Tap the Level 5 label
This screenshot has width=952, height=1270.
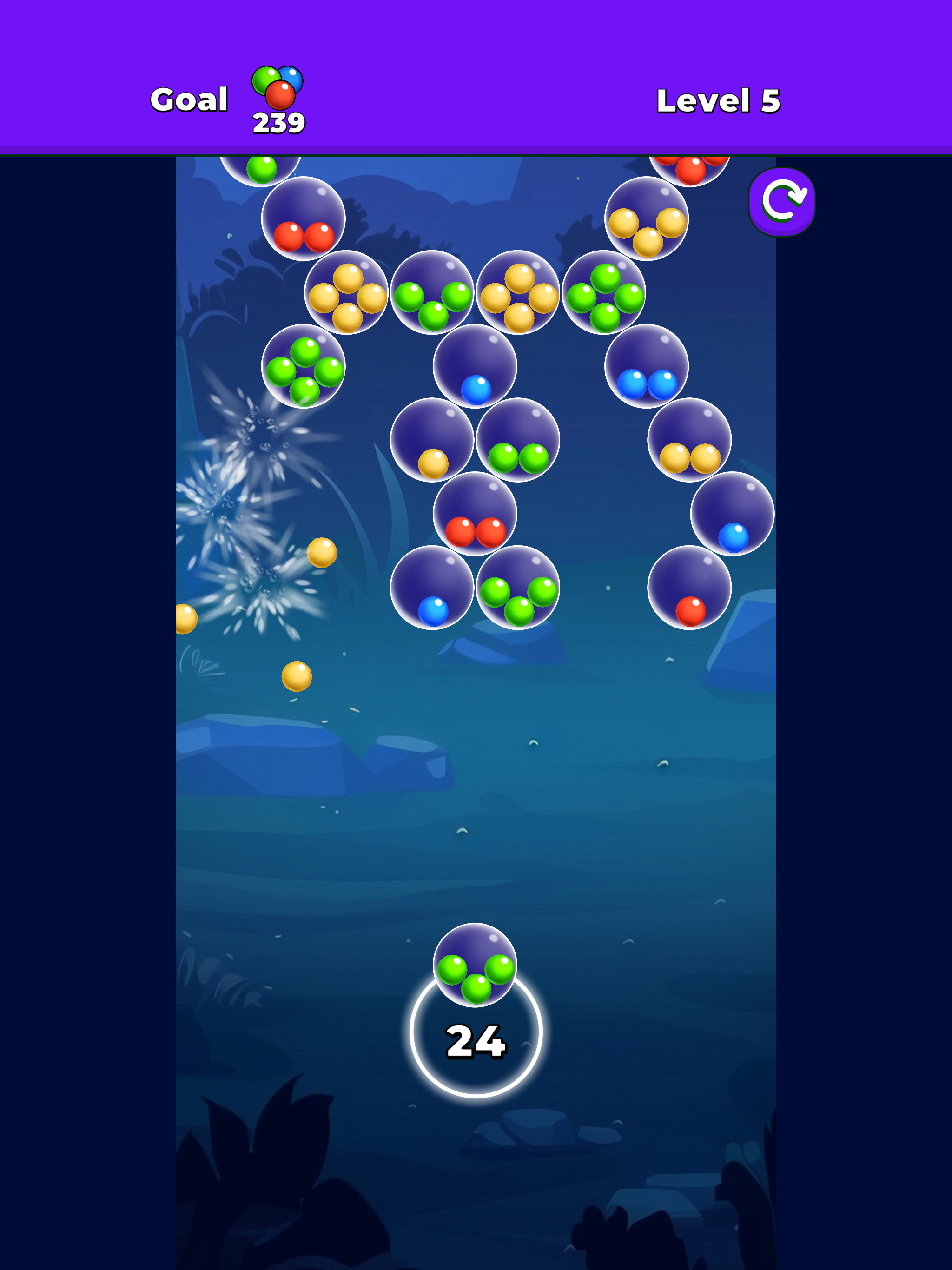pyautogui.click(x=718, y=100)
